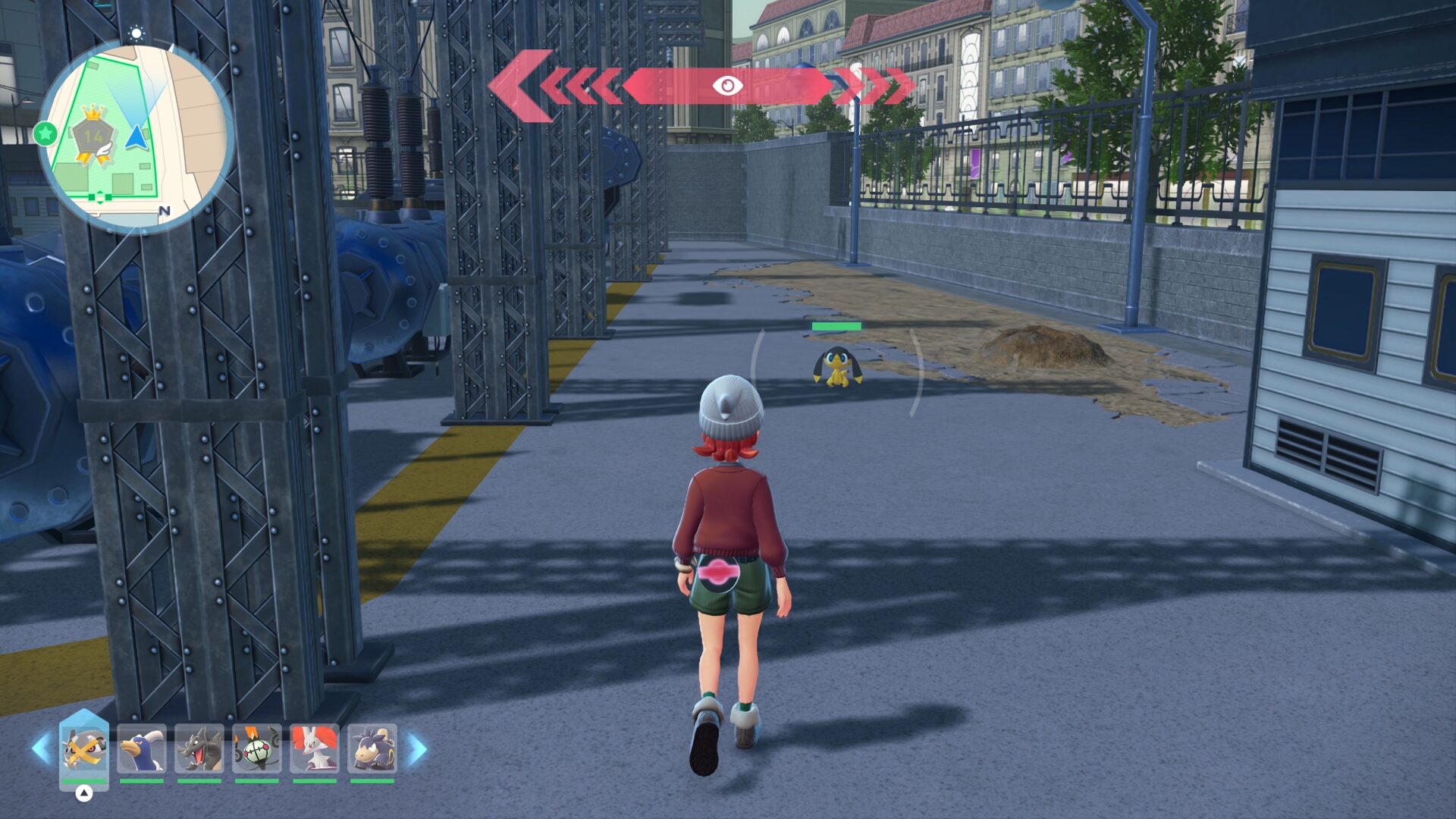Choose the blue bird Pokémon party slot
This screenshot has width=1456, height=819.
[142, 749]
